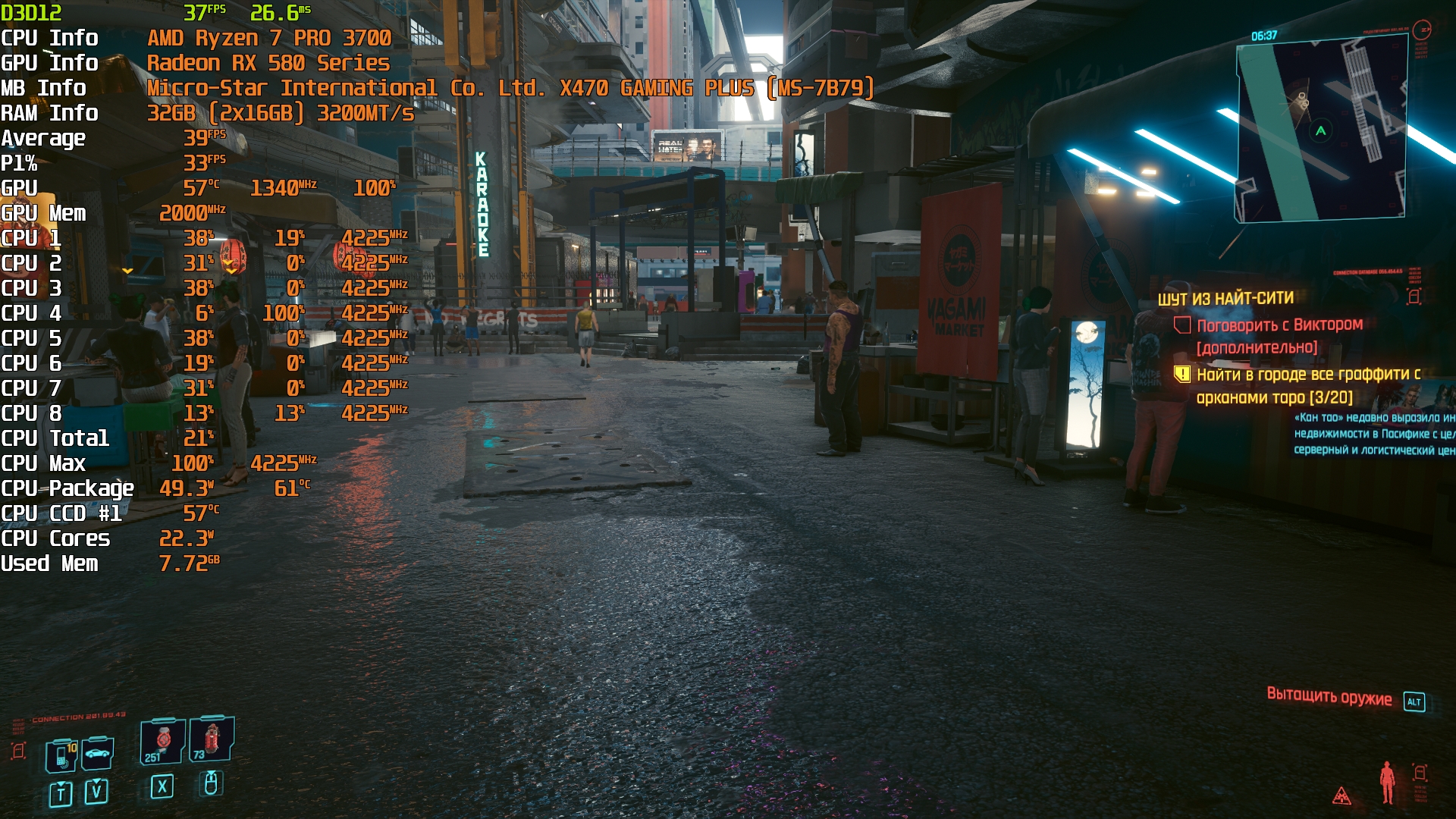Image resolution: width=1456 pixels, height=819 pixels.
Task: Open the minimap
Action: point(1321,130)
